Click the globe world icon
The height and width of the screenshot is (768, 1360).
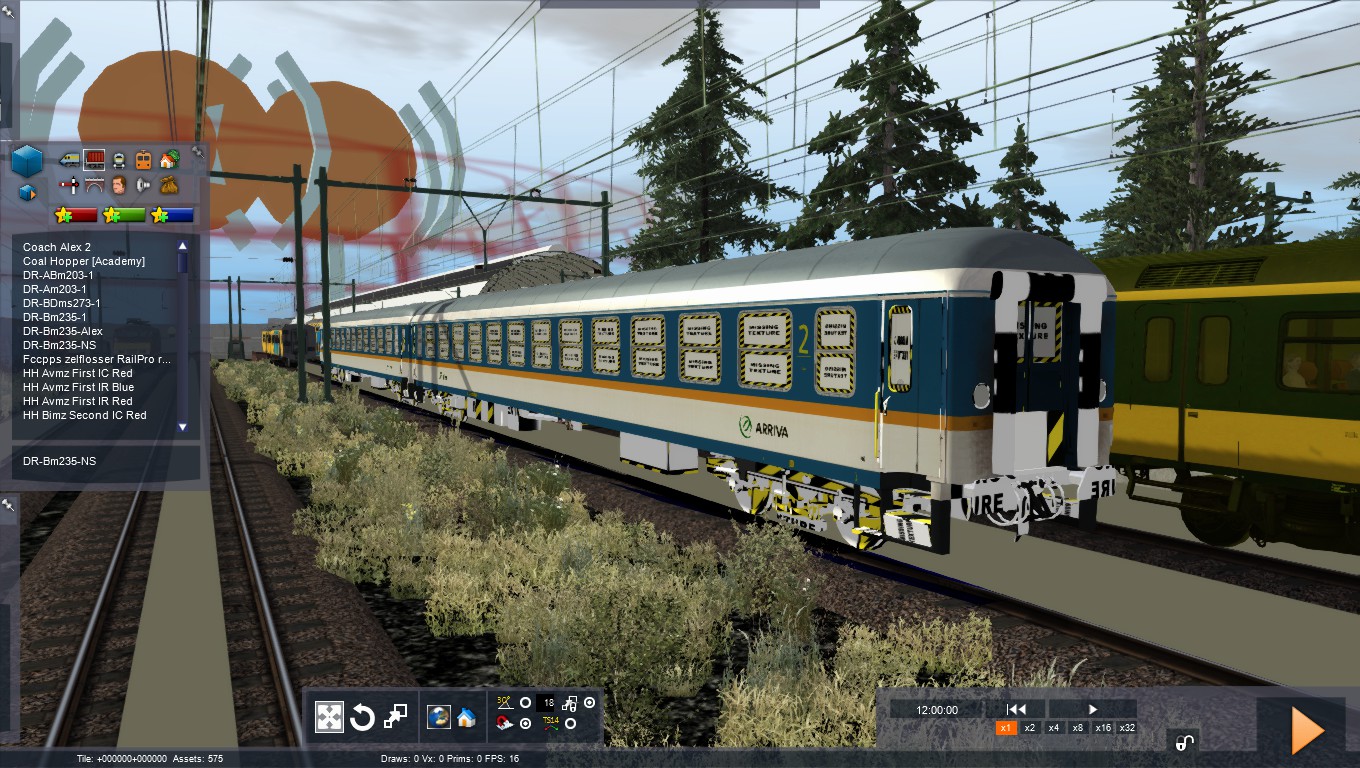click(x=438, y=717)
